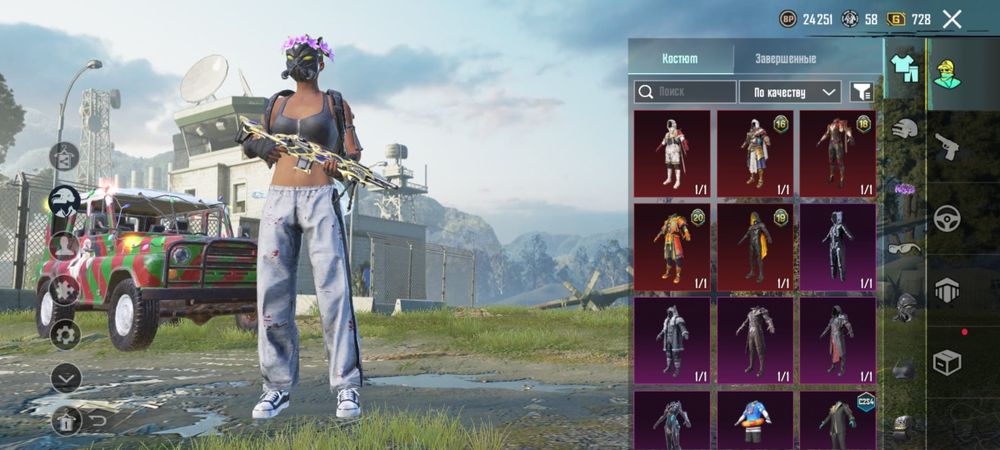Open the steering wheel vehicles section

(947, 218)
